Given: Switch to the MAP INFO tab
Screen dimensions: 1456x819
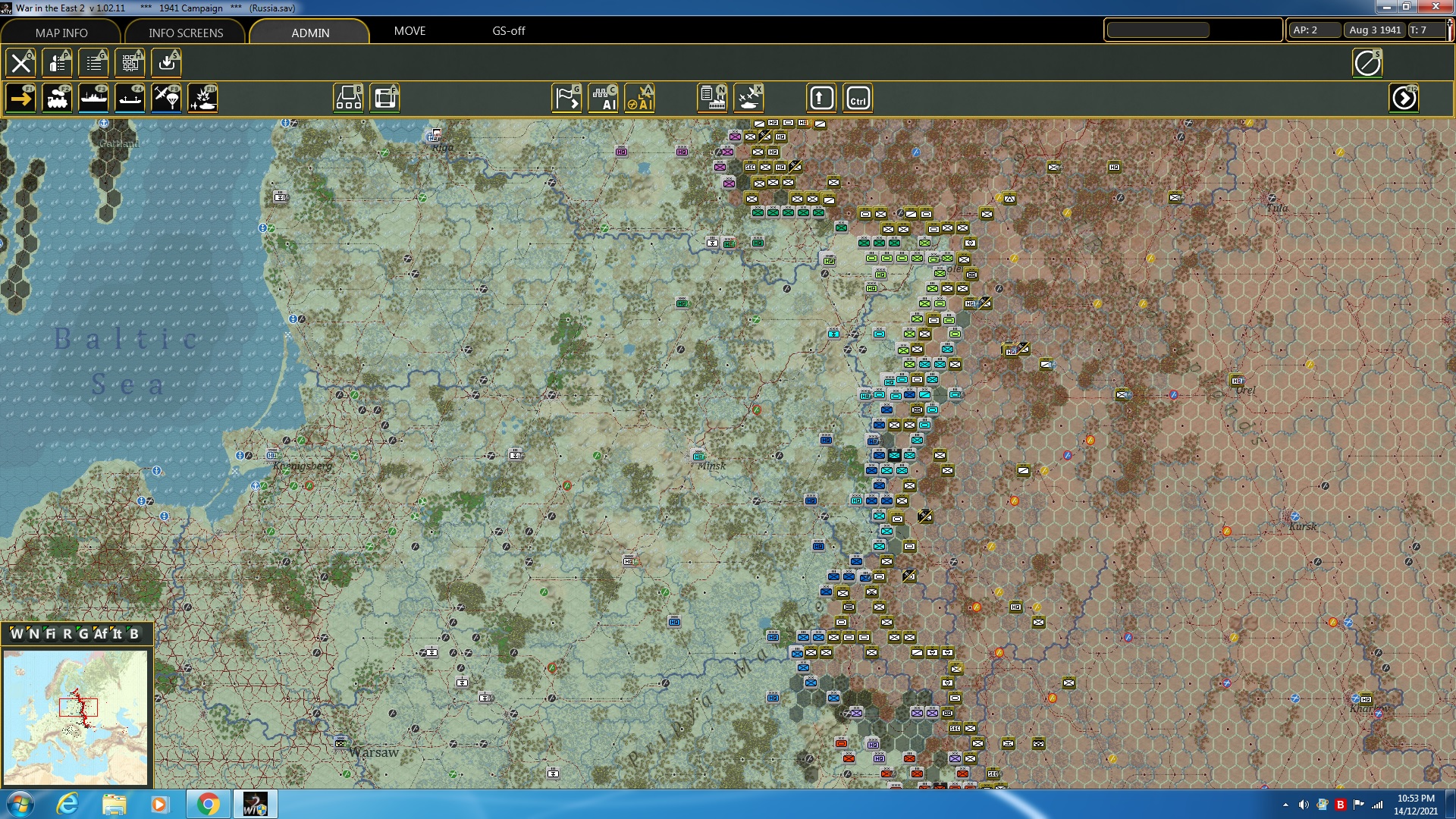Looking at the screenshot, I should (x=60, y=33).
